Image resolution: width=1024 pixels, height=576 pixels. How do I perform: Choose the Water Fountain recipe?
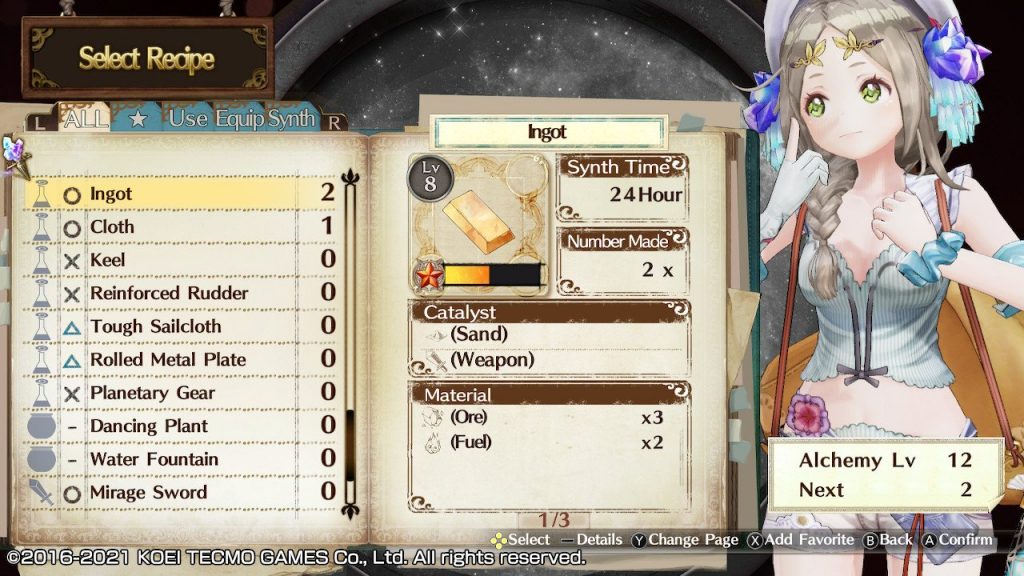pyautogui.click(x=180, y=459)
